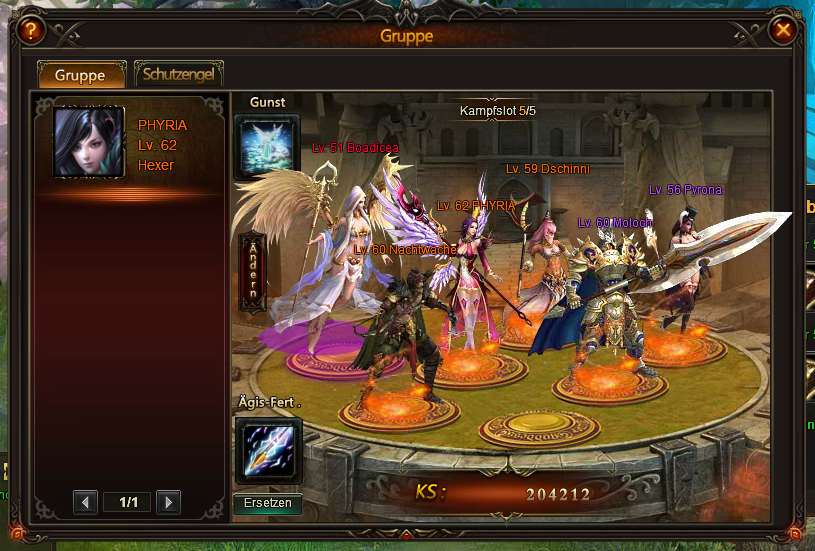Select PHYRIA's portrait in the list
Screen dimensions: 815x551
click(88, 142)
